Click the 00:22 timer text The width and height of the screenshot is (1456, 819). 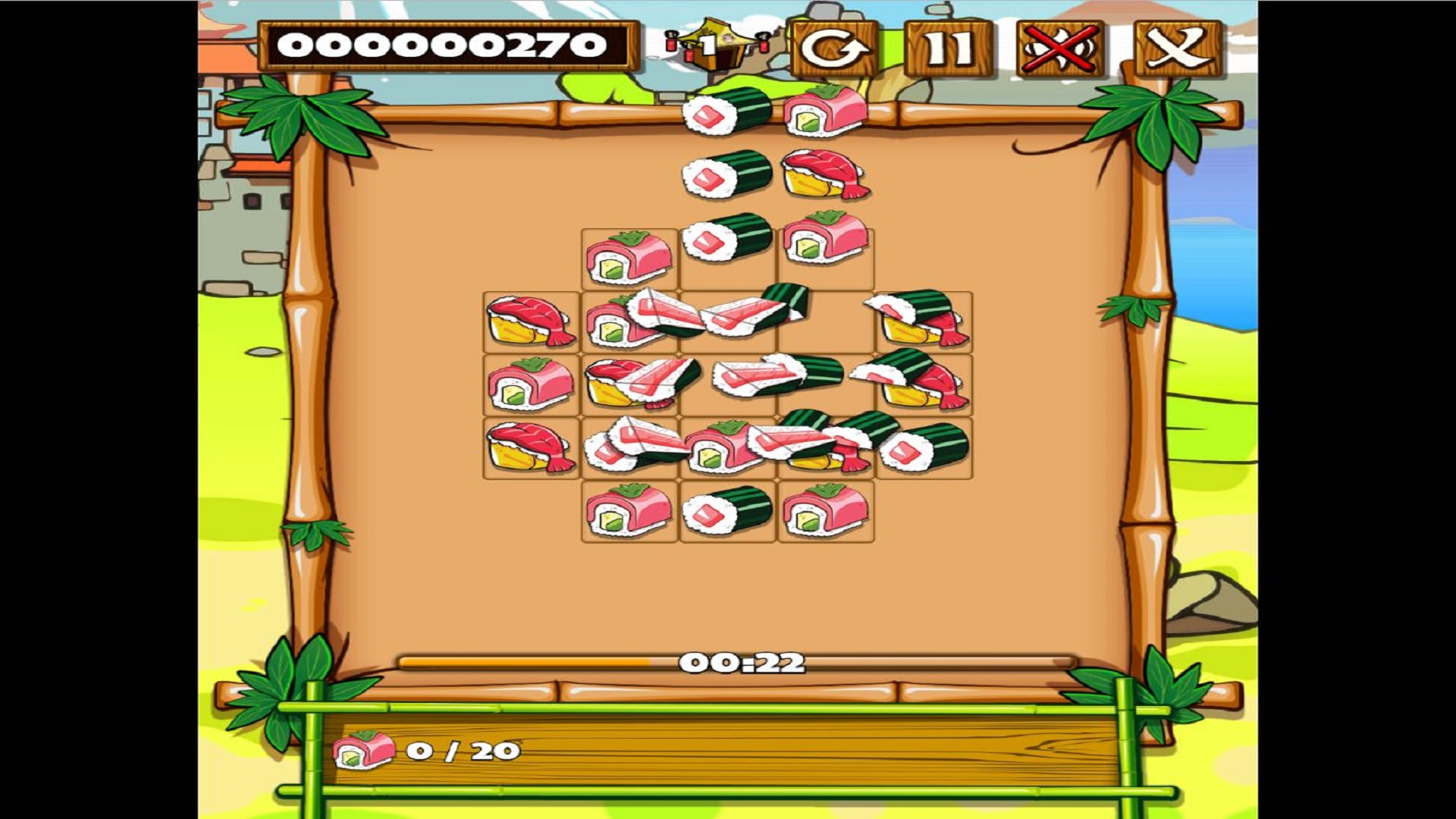(x=743, y=661)
